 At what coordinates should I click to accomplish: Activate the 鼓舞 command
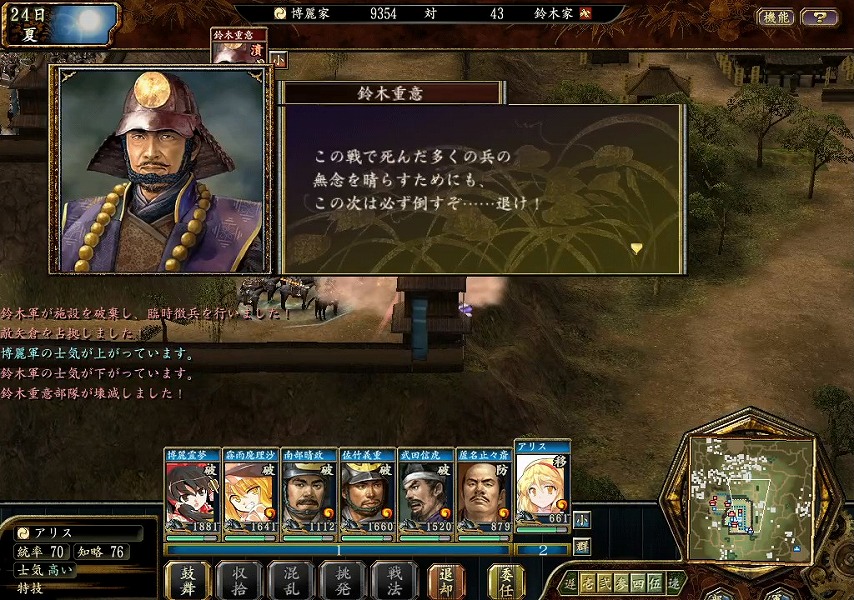(x=187, y=579)
